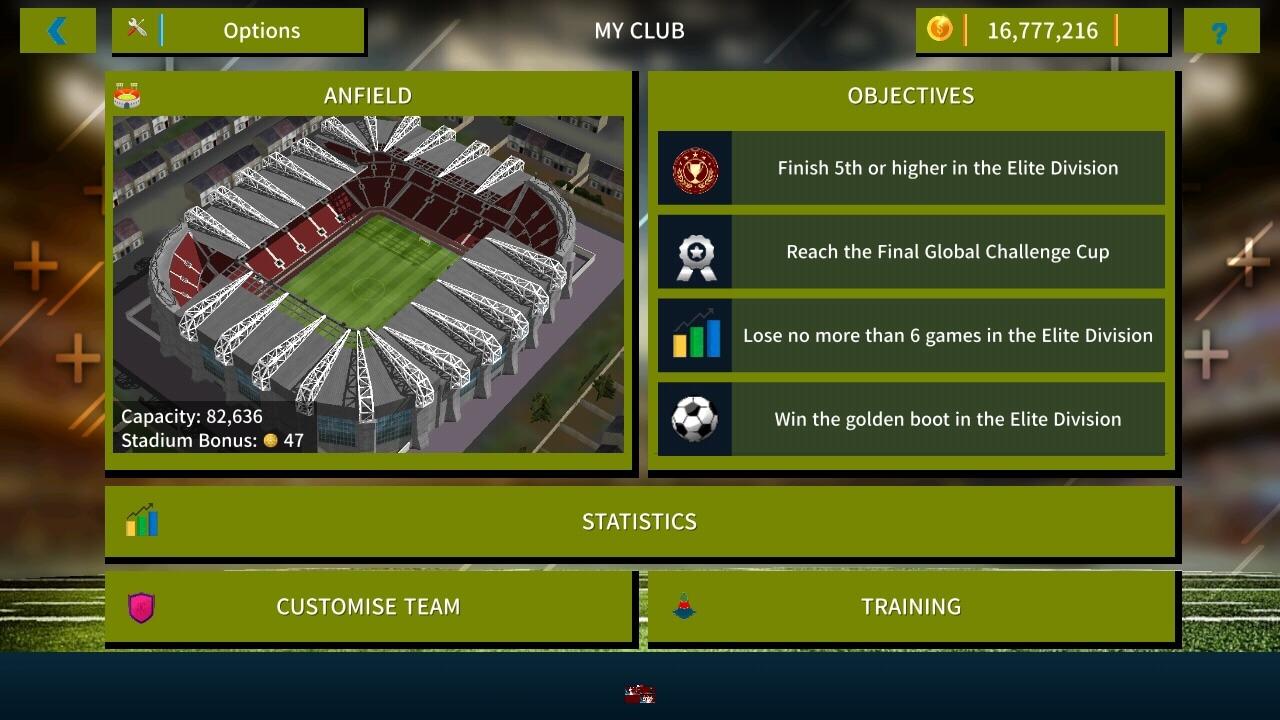
Task: Open the coin balance shop
Action: (1041, 31)
